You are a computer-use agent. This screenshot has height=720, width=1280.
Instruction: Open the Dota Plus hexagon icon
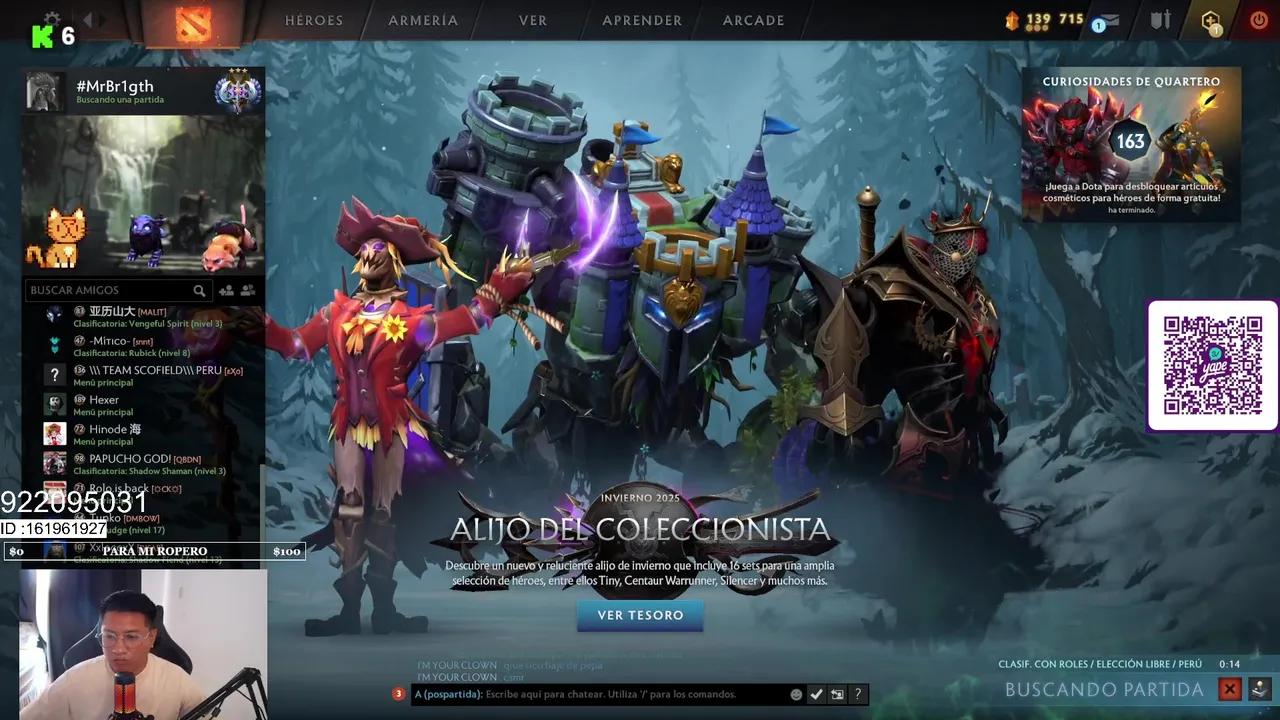pyautogui.click(x=1210, y=20)
